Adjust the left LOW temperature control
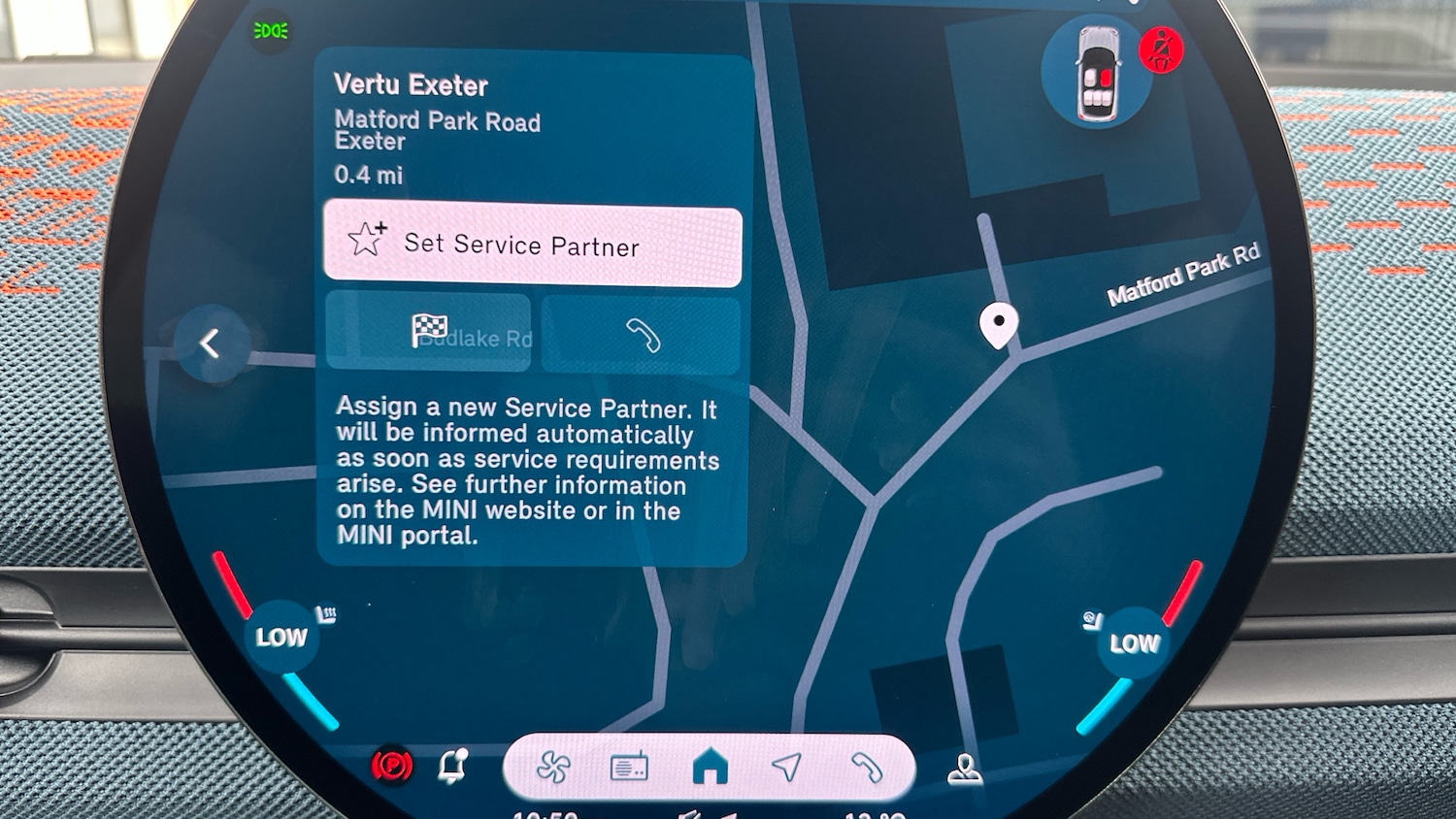The image size is (1456, 819). 281,638
